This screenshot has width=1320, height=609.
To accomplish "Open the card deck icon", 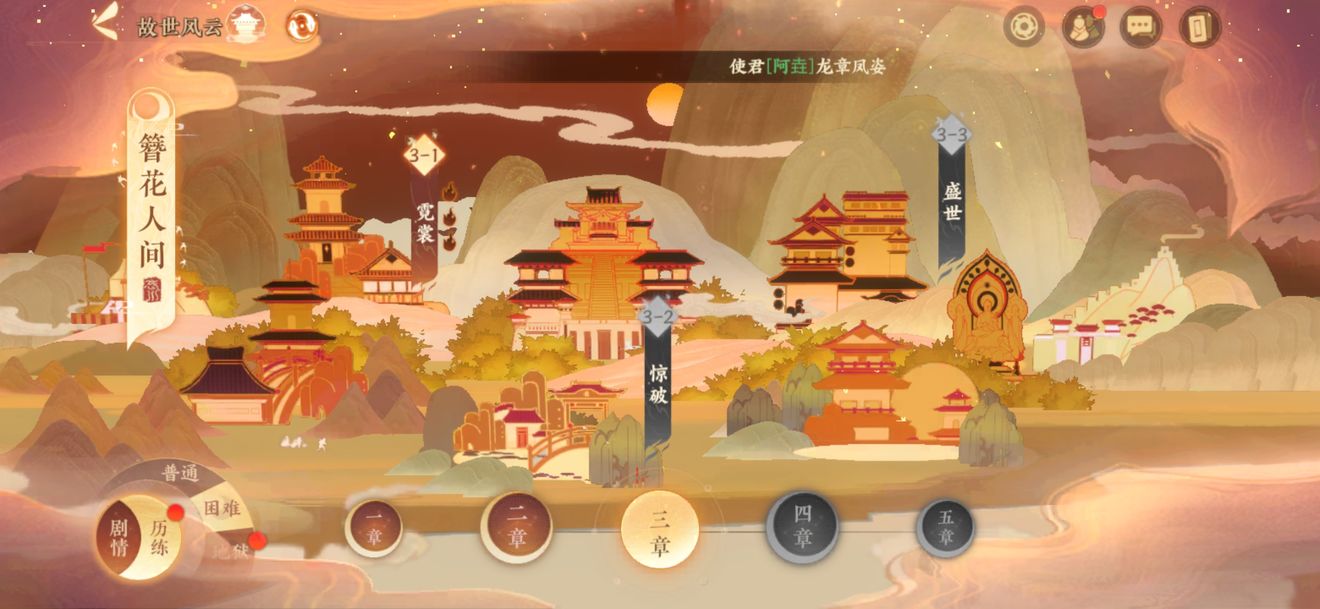I will (x=1200, y=27).
